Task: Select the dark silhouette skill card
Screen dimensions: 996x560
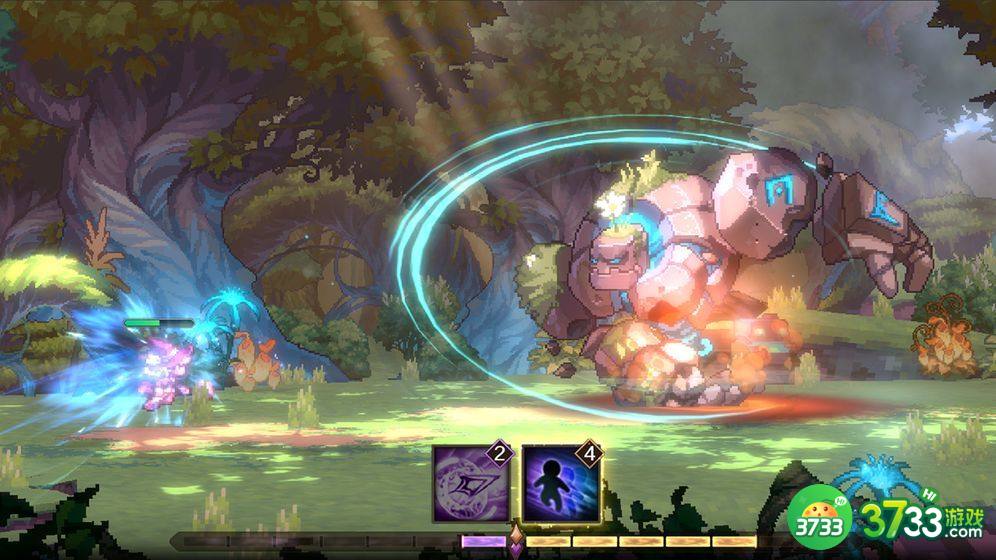Action: click(x=560, y=484)
